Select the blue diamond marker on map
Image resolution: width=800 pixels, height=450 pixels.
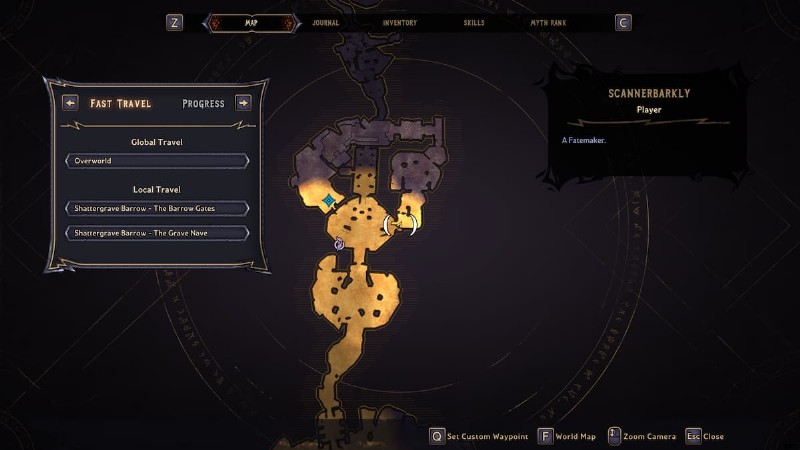(x=328, y=201)
